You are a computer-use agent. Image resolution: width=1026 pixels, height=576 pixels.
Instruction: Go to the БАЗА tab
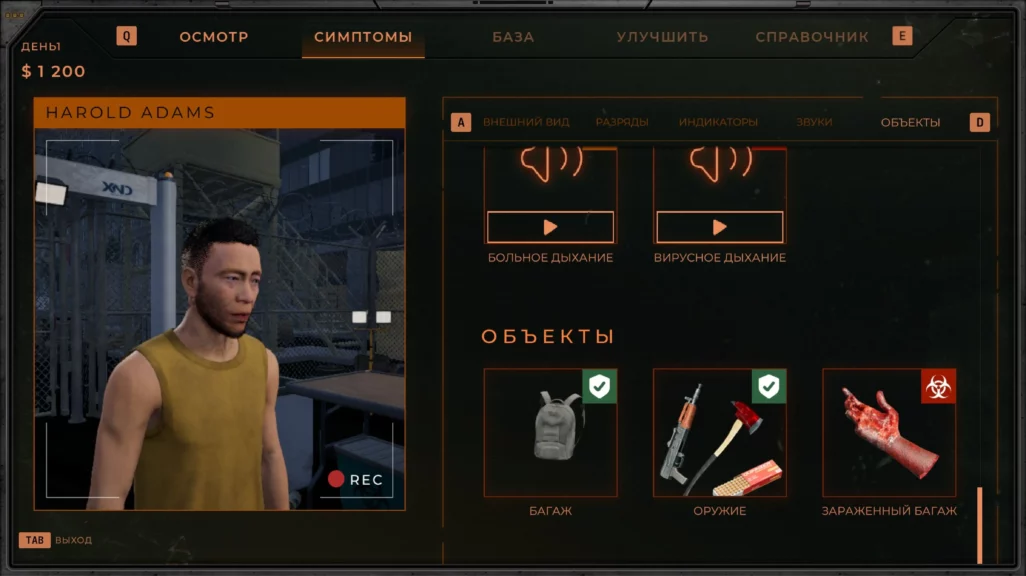(x=513, y=37)
